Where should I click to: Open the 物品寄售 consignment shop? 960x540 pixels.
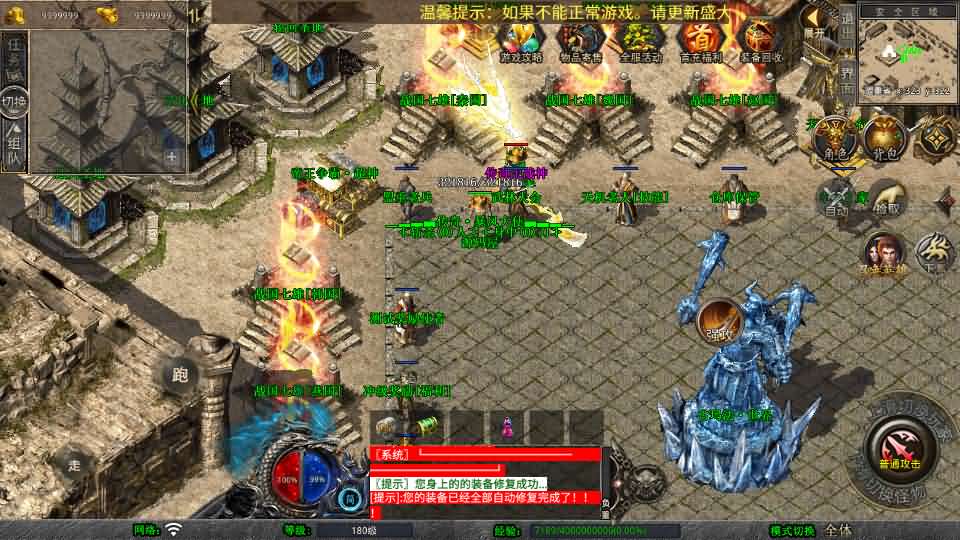[579, 41]
